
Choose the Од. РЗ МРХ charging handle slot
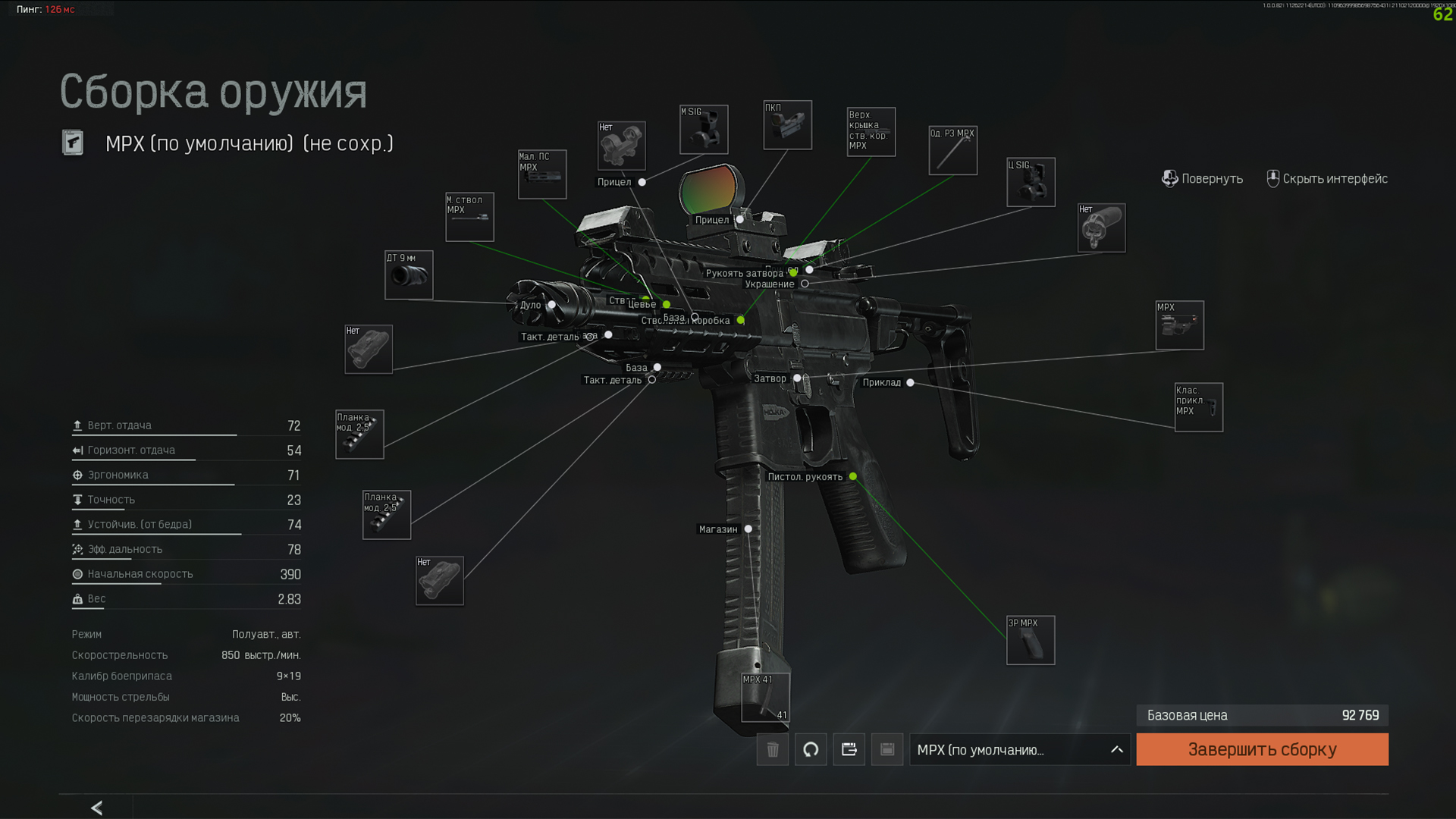click(952, 150)
